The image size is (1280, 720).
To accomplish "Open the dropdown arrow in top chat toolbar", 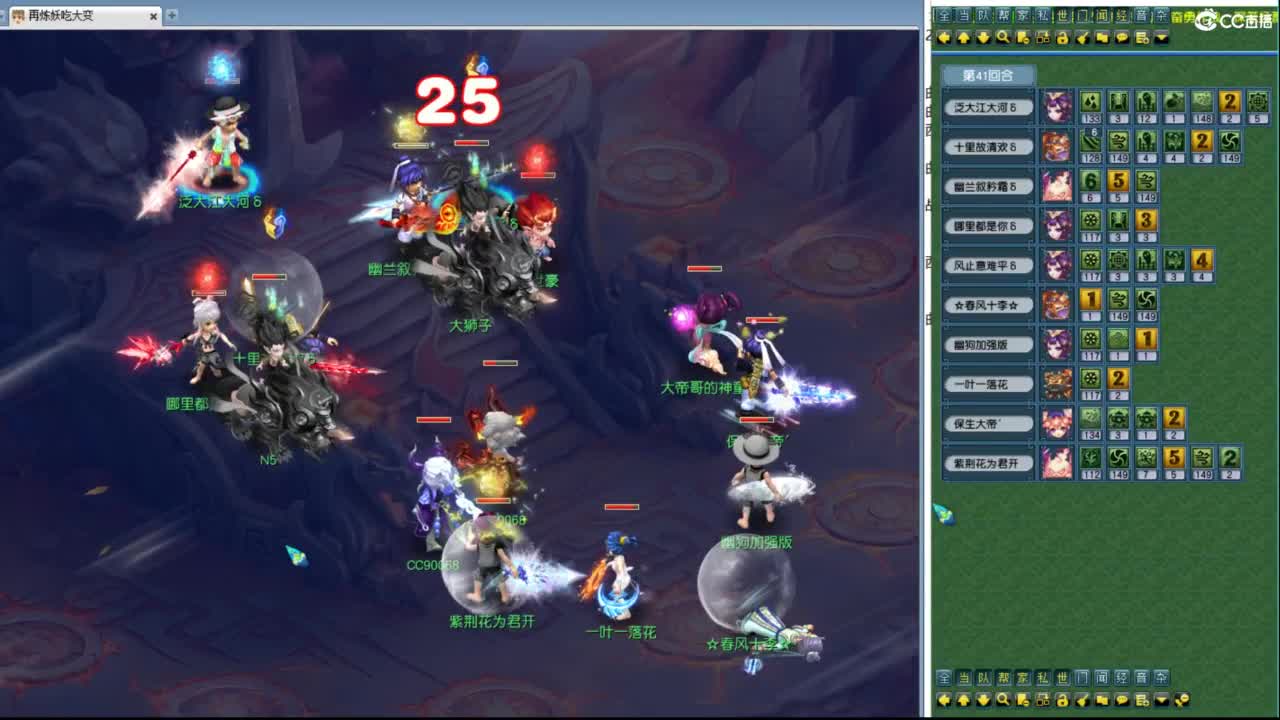I will tap(1161, 37).
